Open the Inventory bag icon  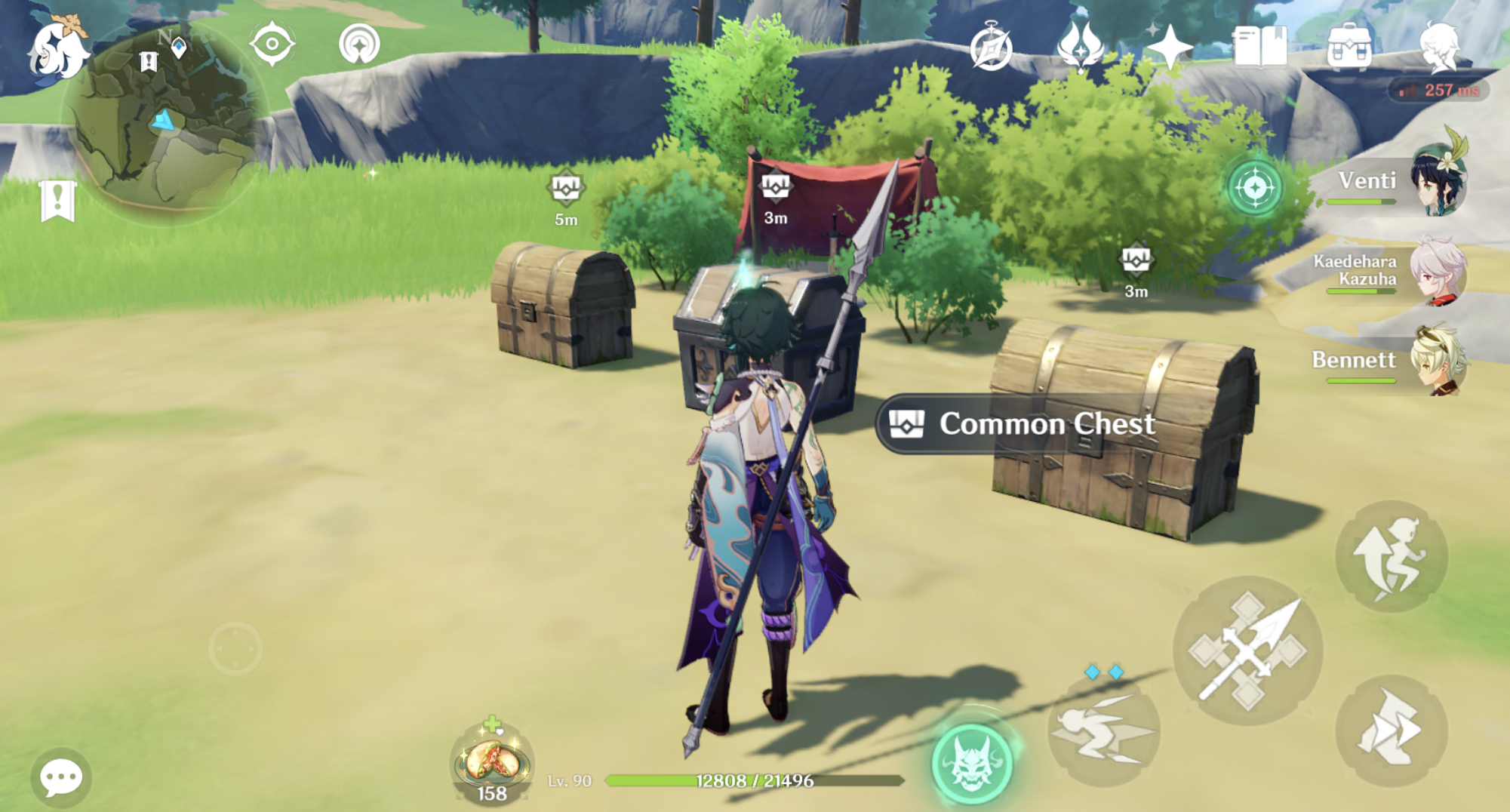point(1352,47)
